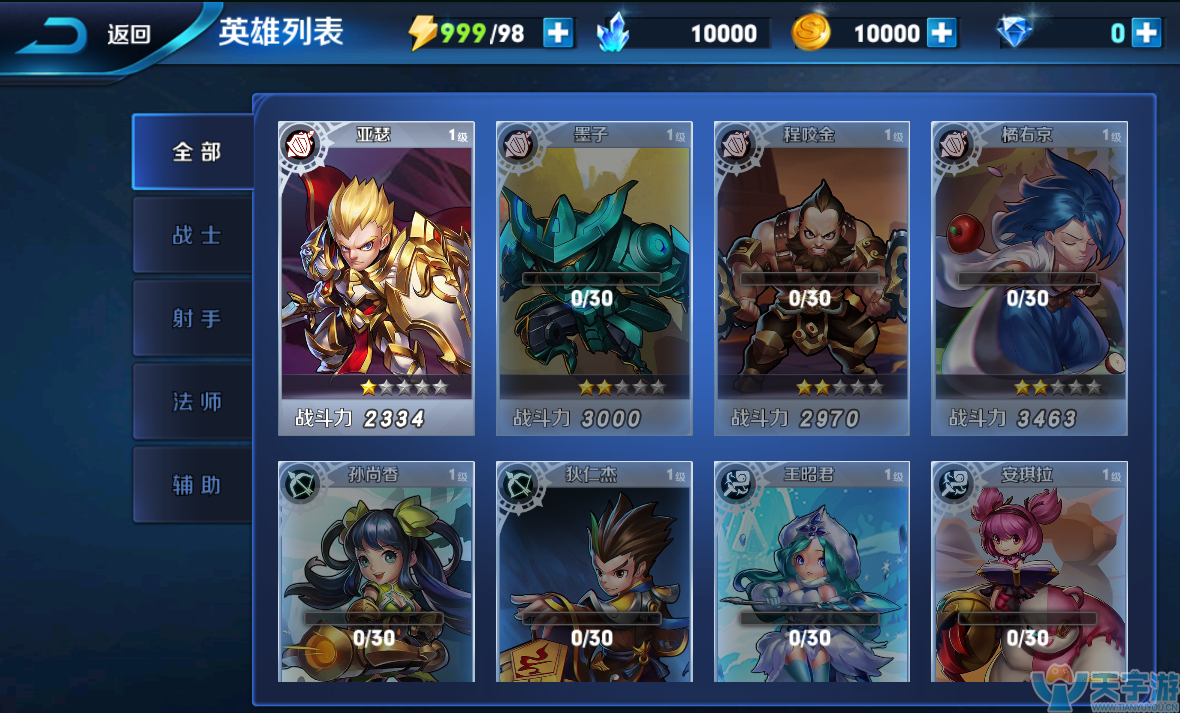The width and height of the screenshot is (1180, 713).
Task: Buy more gold coins via plus button
Action: [x=941, y=33]
